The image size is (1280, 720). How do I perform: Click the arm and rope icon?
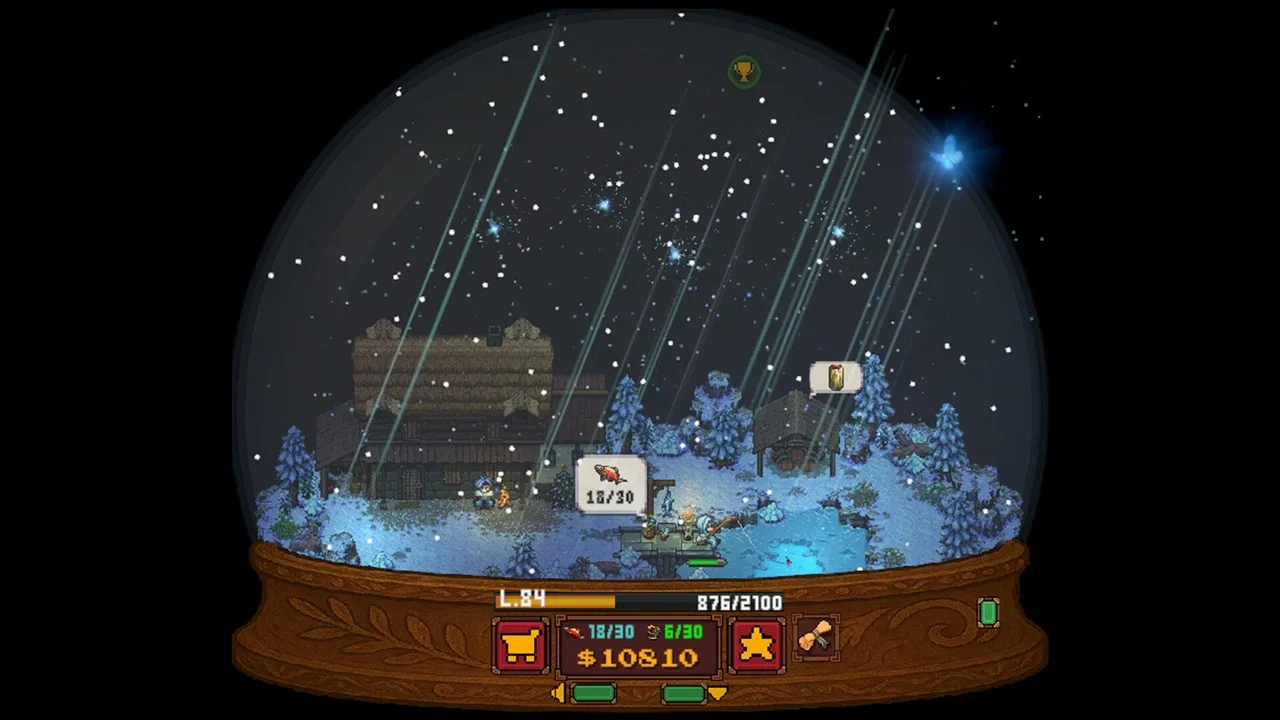816,637
